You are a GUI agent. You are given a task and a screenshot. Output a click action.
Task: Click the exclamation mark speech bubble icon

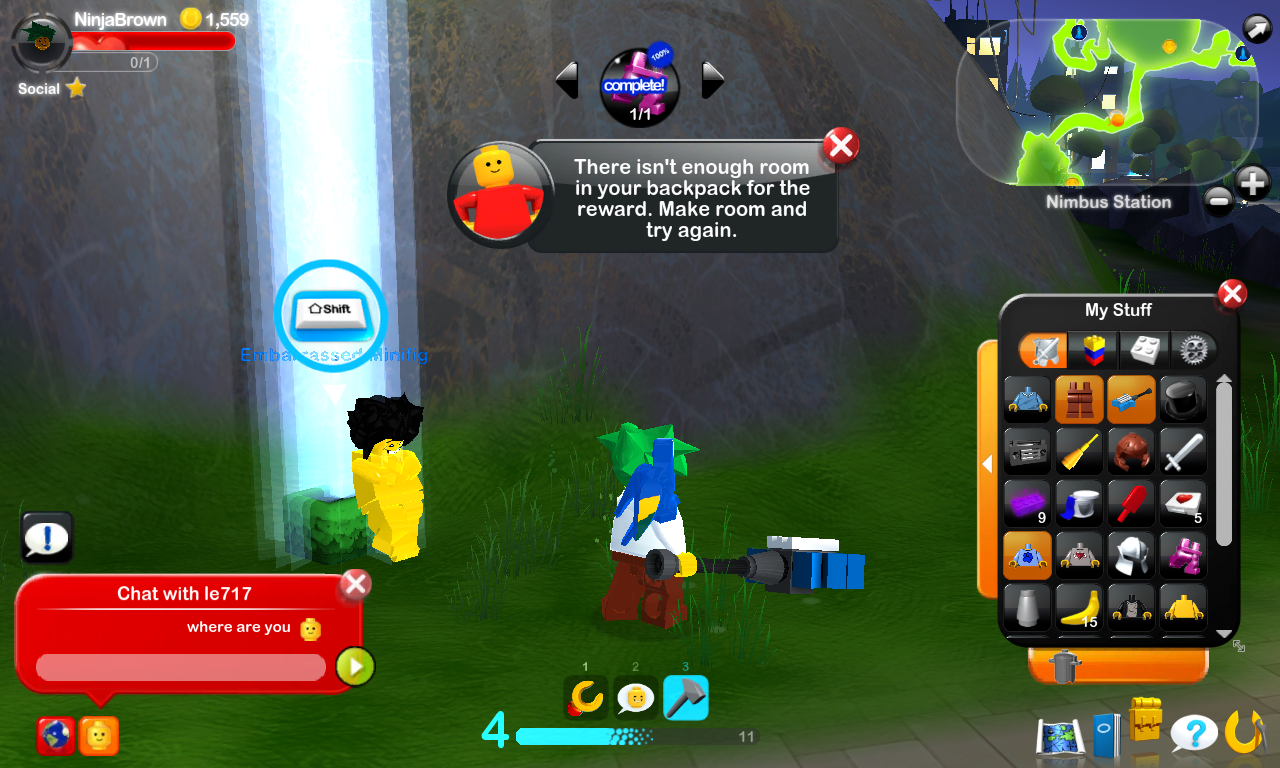point(46,537)
